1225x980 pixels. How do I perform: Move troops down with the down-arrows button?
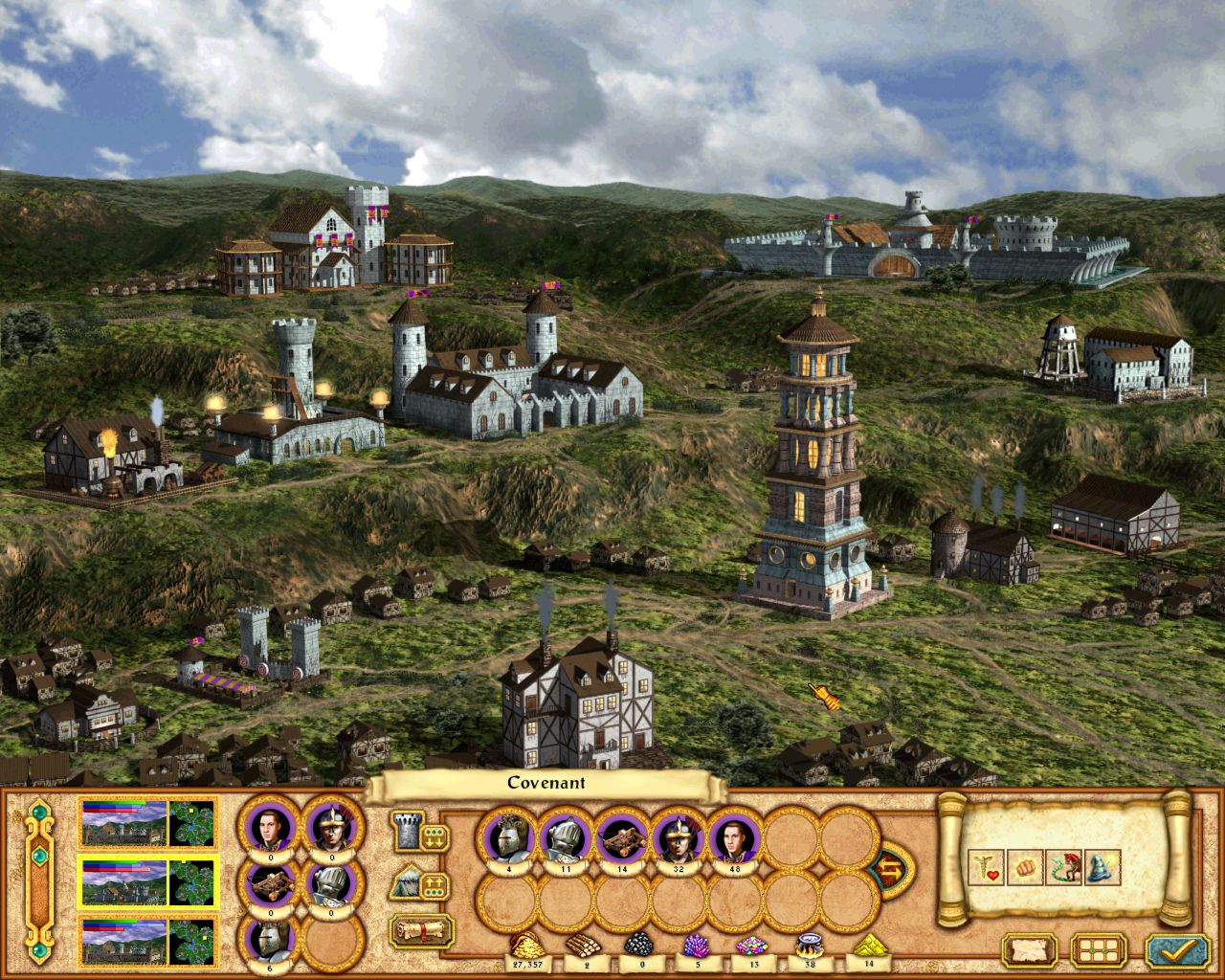pos(433,837)
